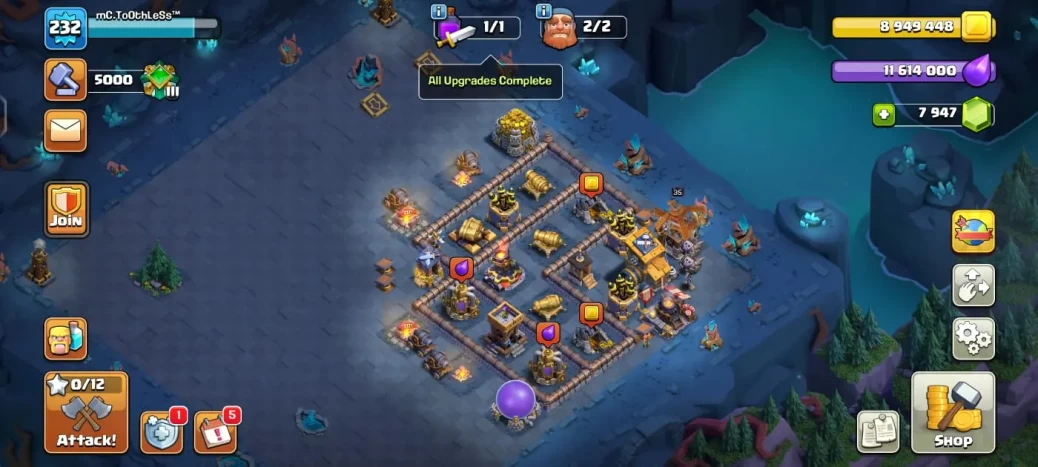Open the Settings gears button

point(973,338)
